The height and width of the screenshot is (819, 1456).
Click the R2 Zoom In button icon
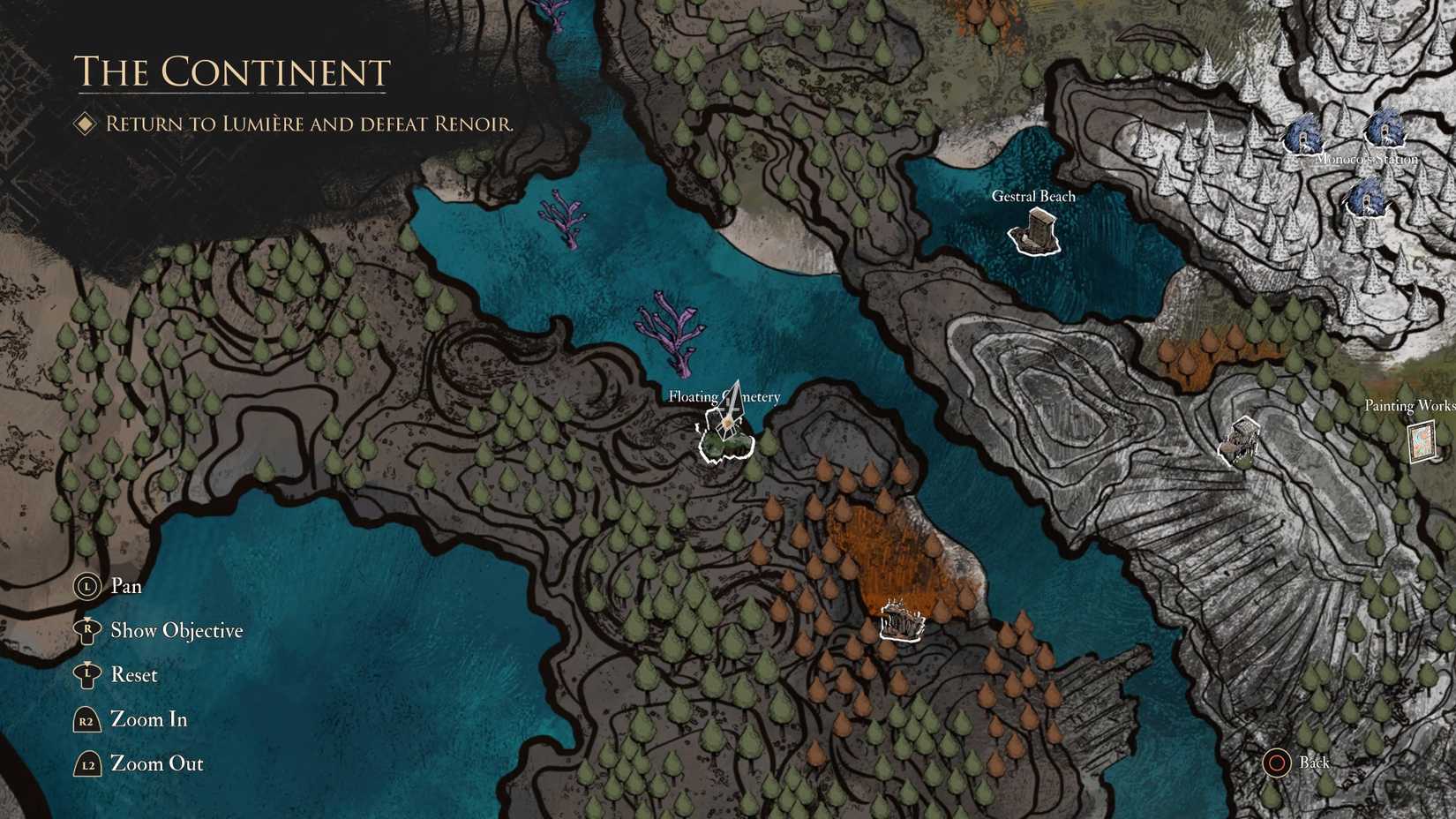(x=86, y=719)
